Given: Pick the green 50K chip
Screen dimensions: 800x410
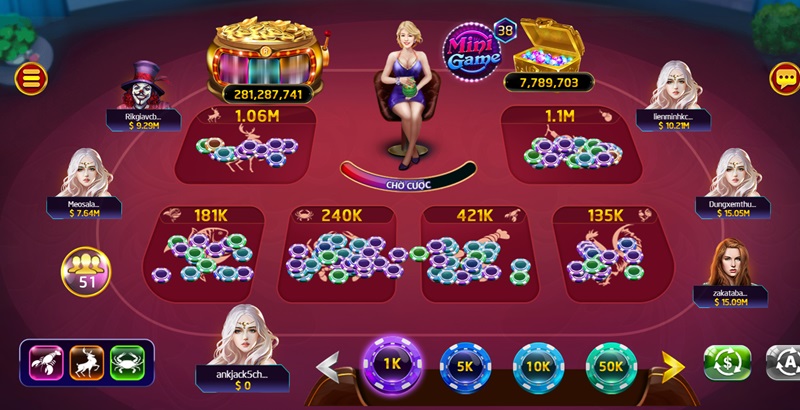Looking at the screenshot, I should [x=611, y=367].
